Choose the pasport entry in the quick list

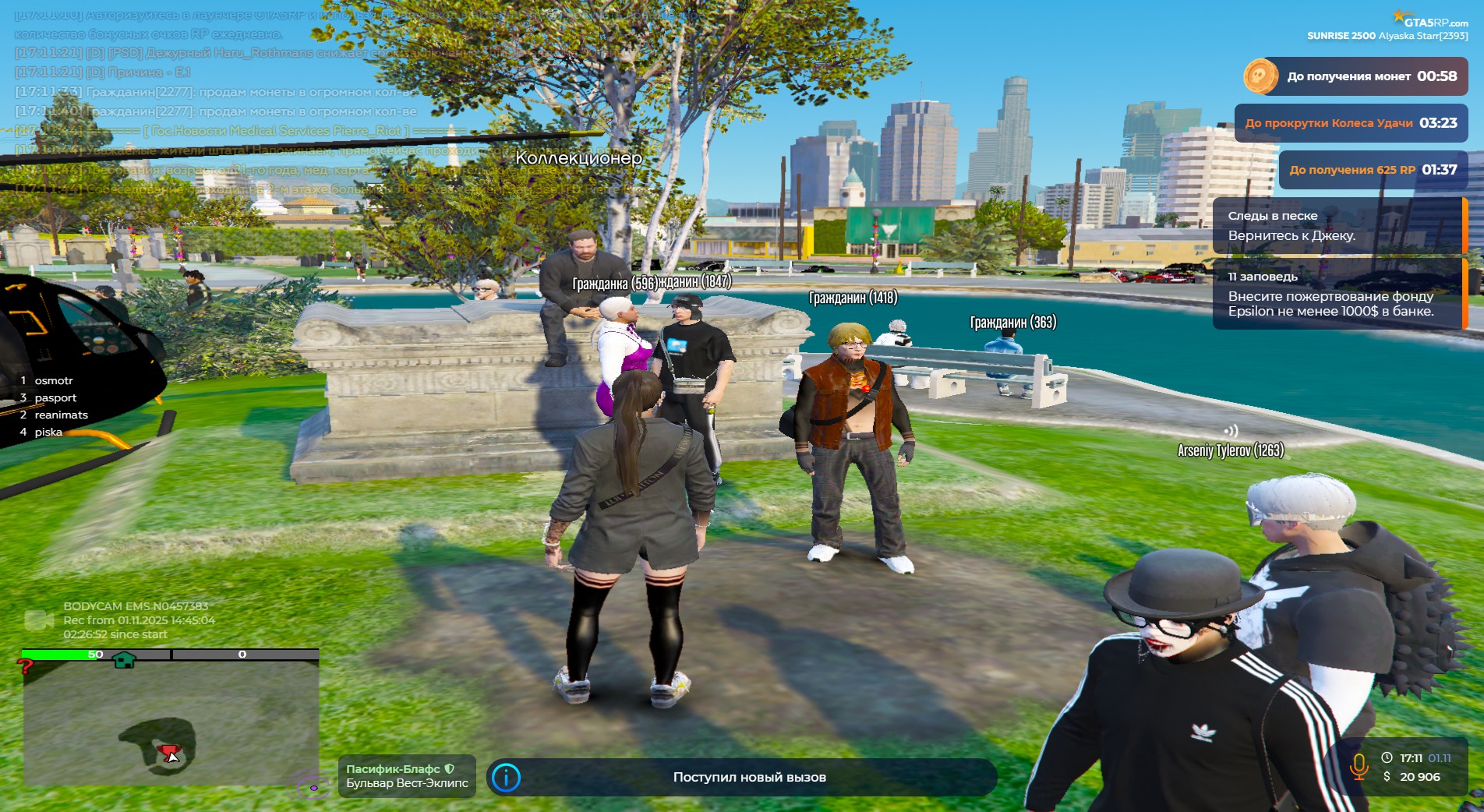tap(55, 397)
